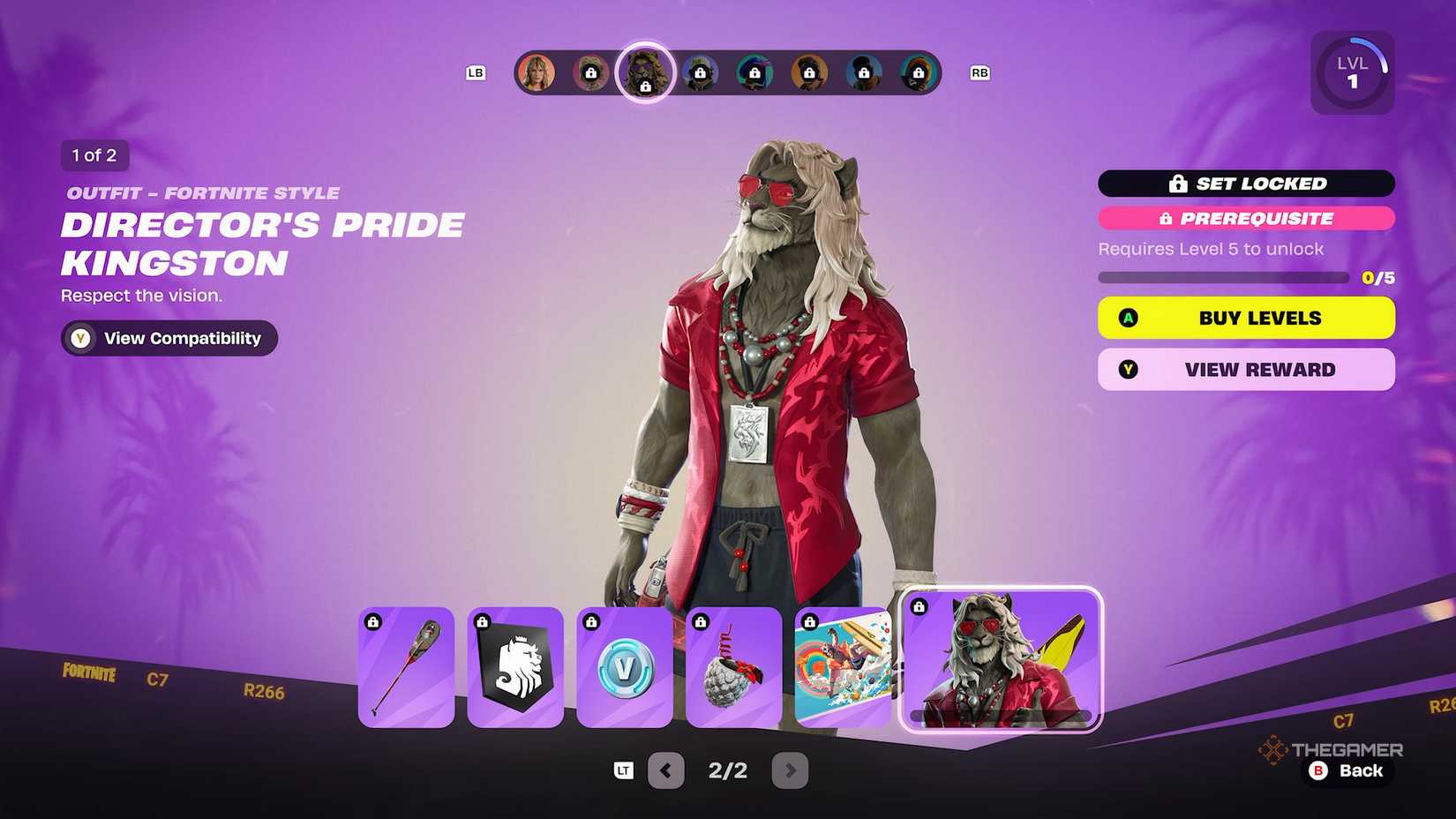1456x819 pixels.
Task: Select the lion emblem banner reward
Action: click(x=515, y=666)
